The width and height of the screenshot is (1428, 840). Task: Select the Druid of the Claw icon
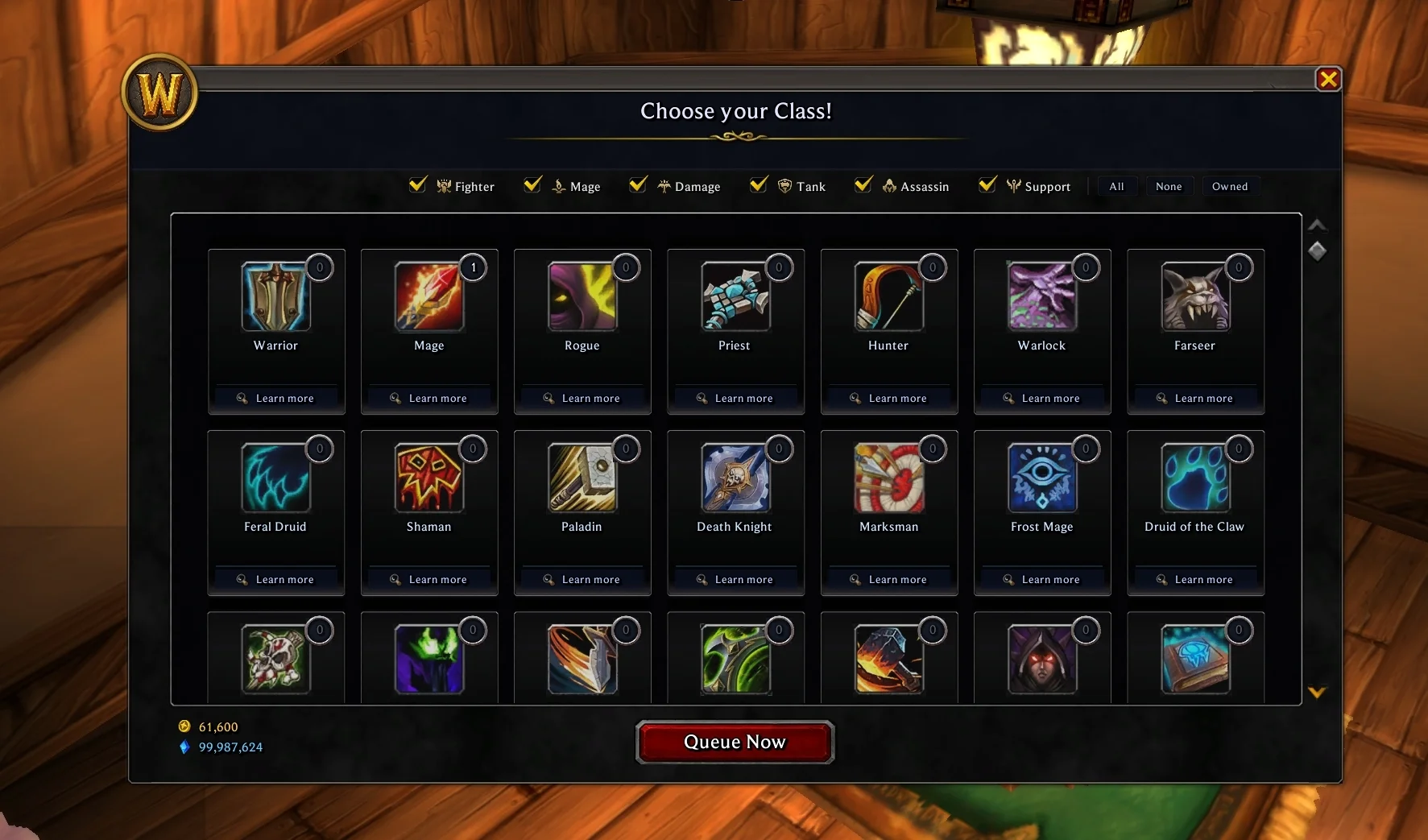point(1194,478)
